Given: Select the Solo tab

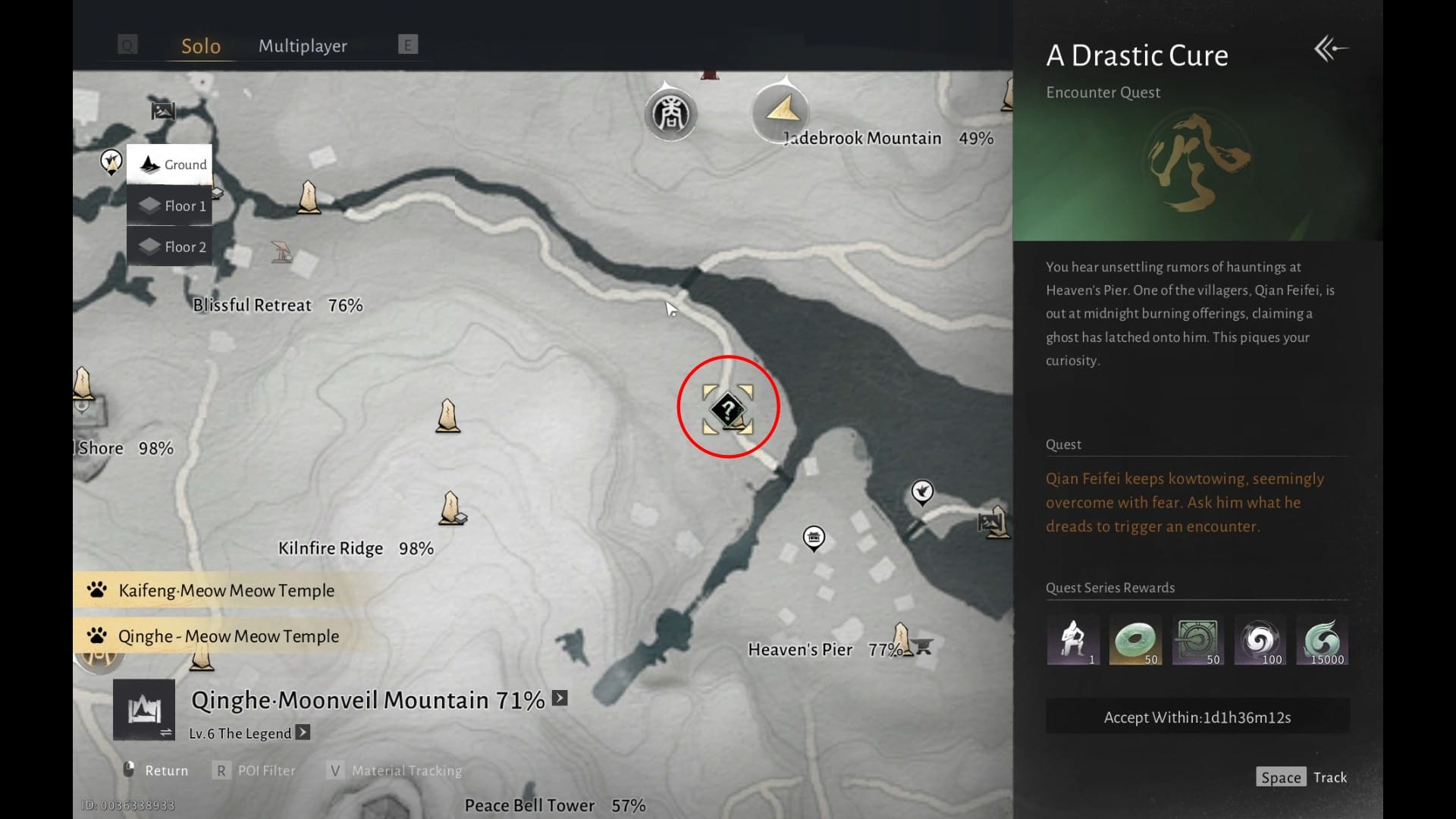Looking at the screenshot, I should tap(201, 45).
